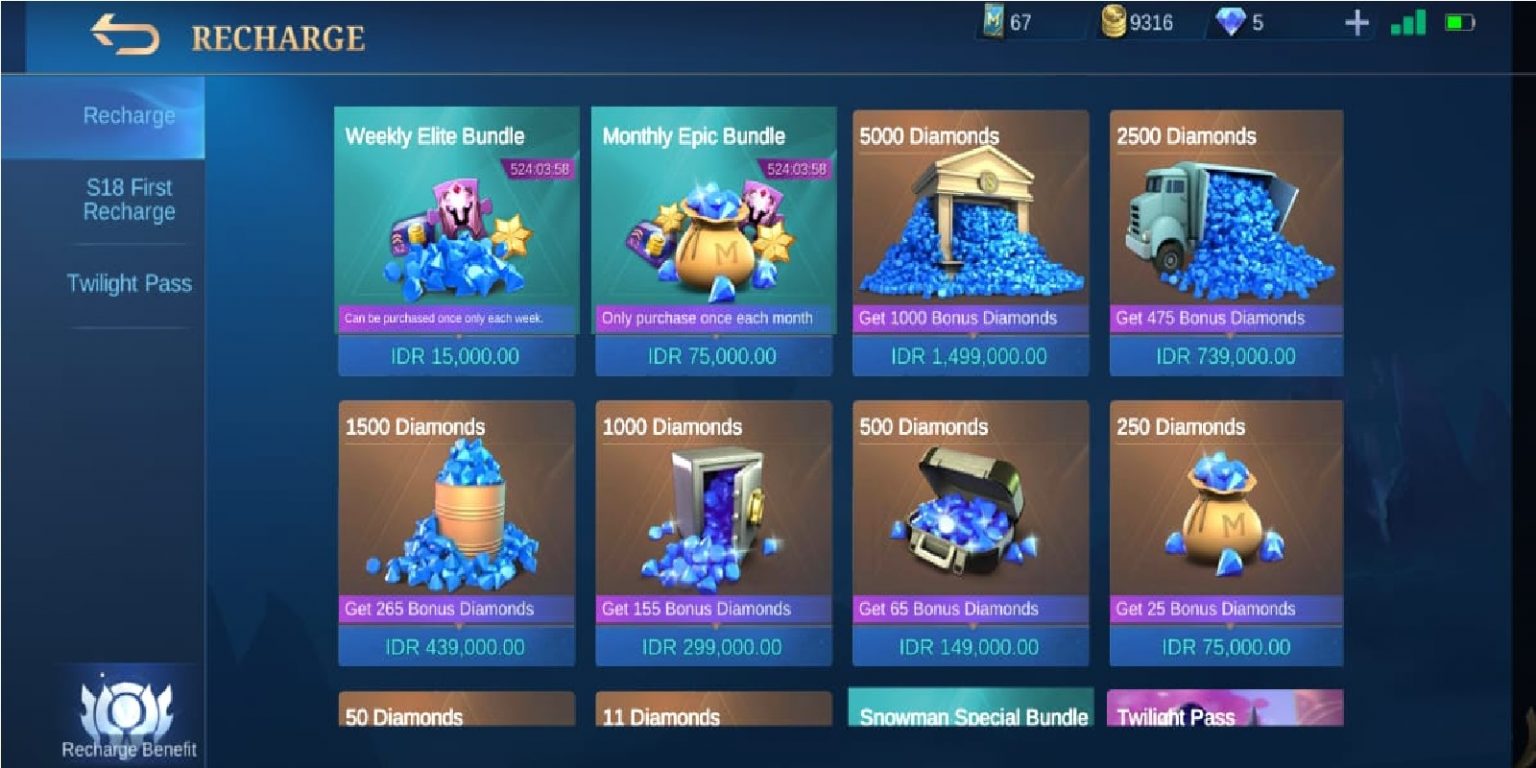Choose the 1500 Diamonds barrel package

click(x=456, y=530)
